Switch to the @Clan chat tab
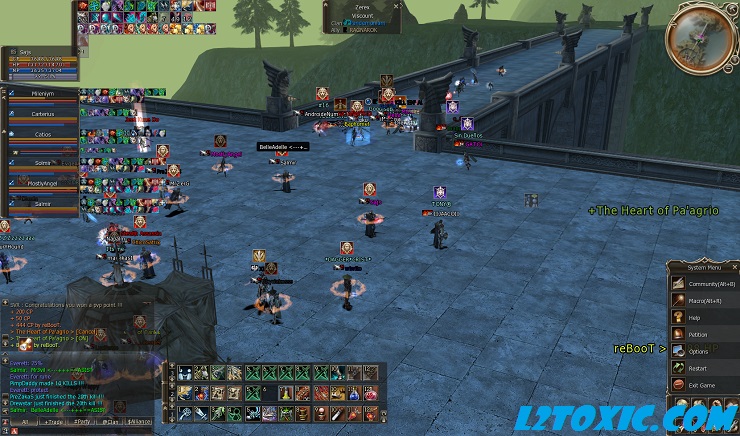 click(109, 422)
